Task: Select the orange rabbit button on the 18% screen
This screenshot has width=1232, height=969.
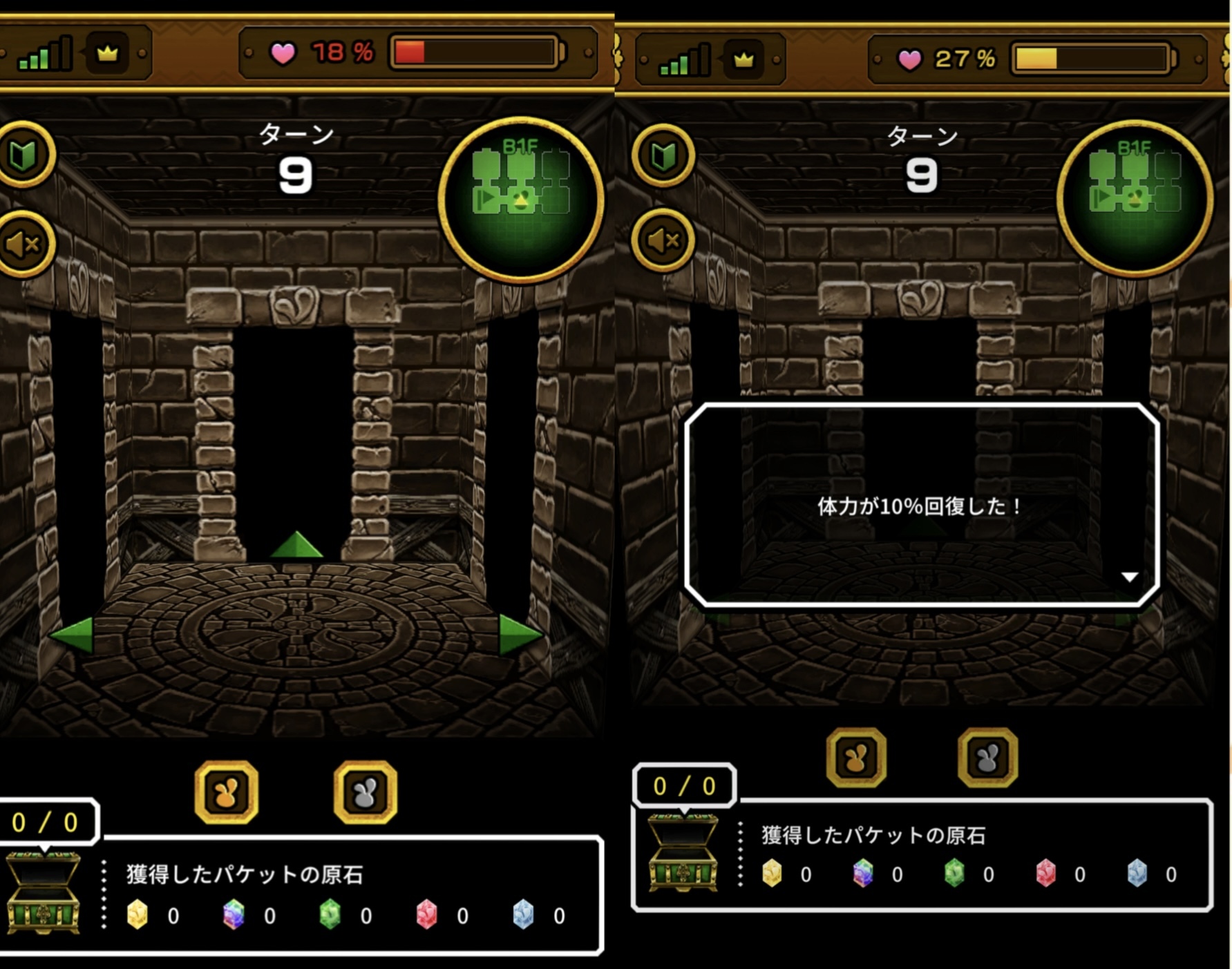Action: coord(227,792)
